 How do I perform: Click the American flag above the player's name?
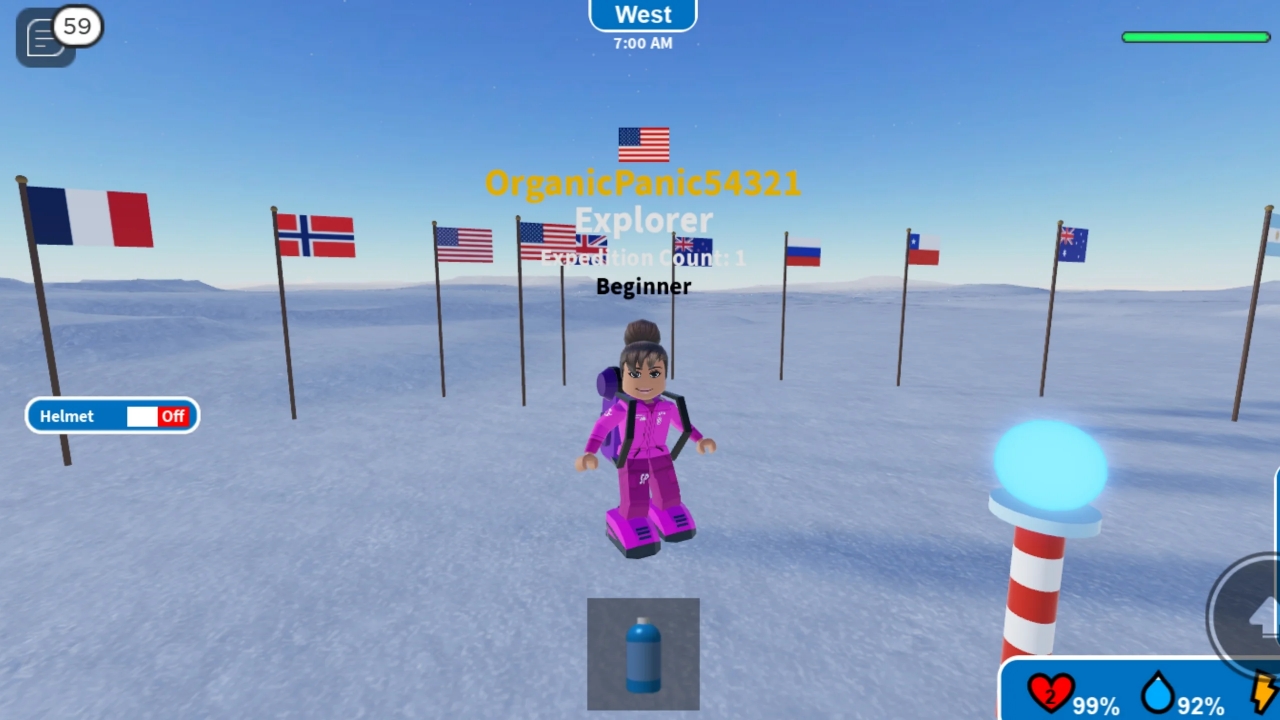(643, 144)
